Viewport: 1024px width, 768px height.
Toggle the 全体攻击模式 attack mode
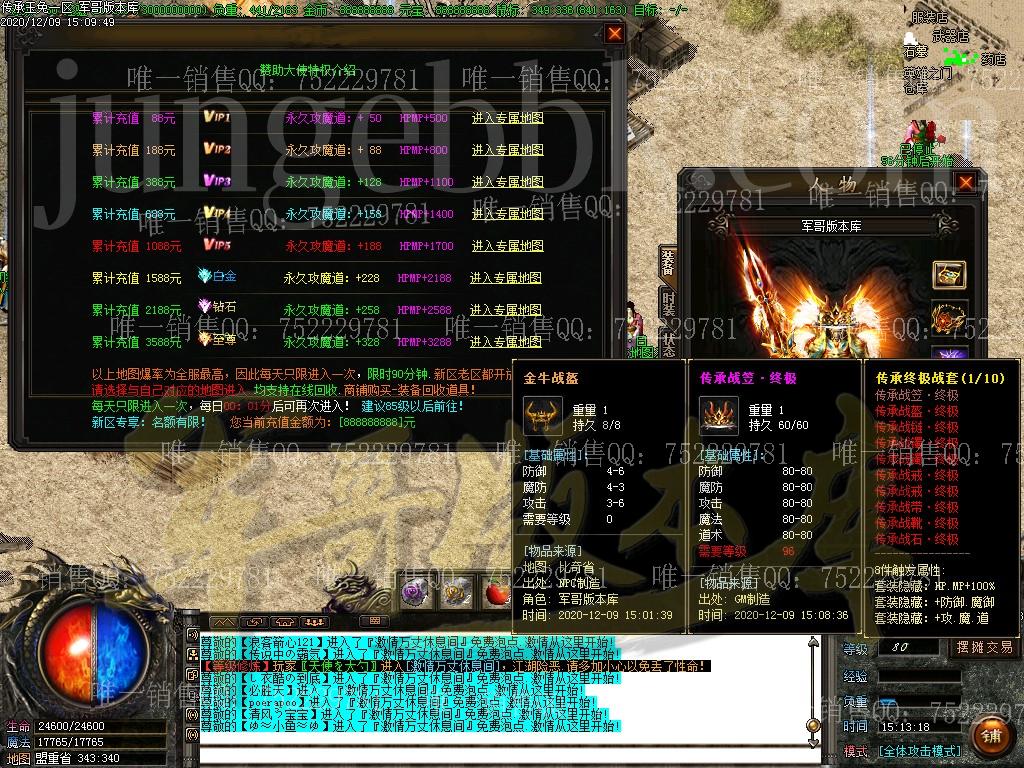click(x=919, y=751)
